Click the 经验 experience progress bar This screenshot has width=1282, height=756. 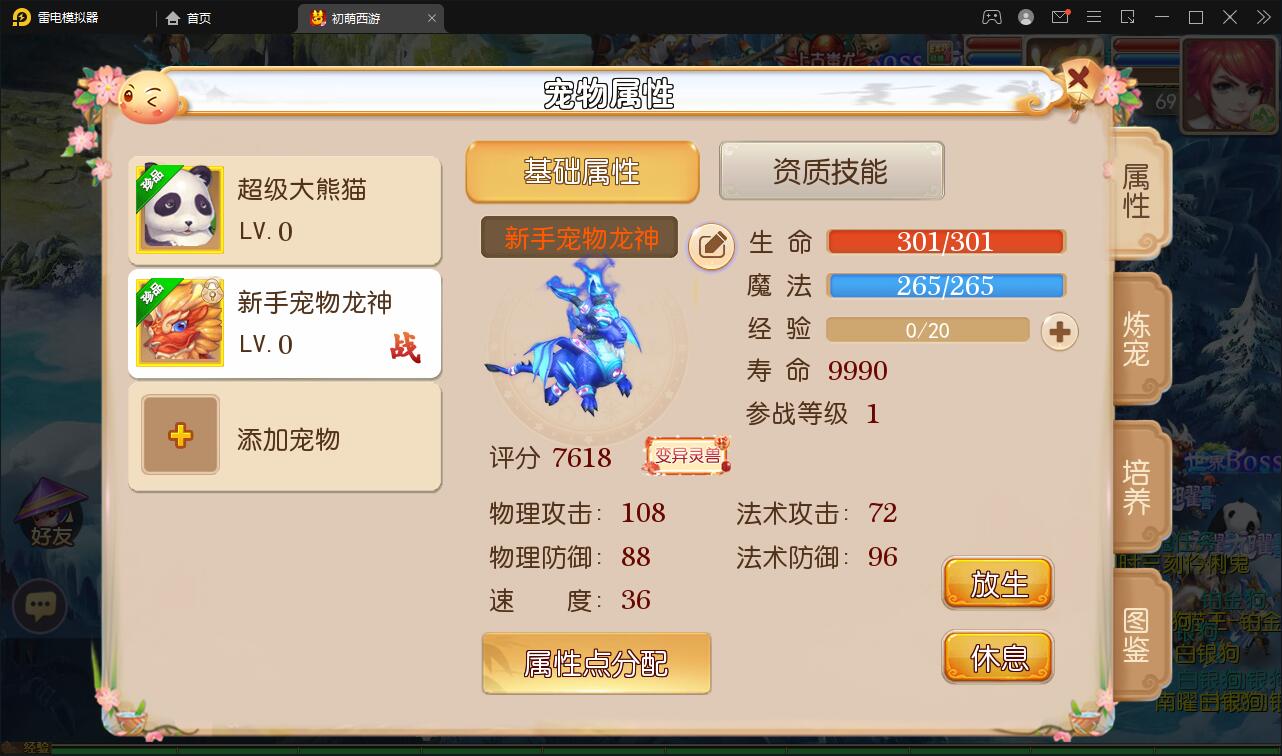click(927, 330)
